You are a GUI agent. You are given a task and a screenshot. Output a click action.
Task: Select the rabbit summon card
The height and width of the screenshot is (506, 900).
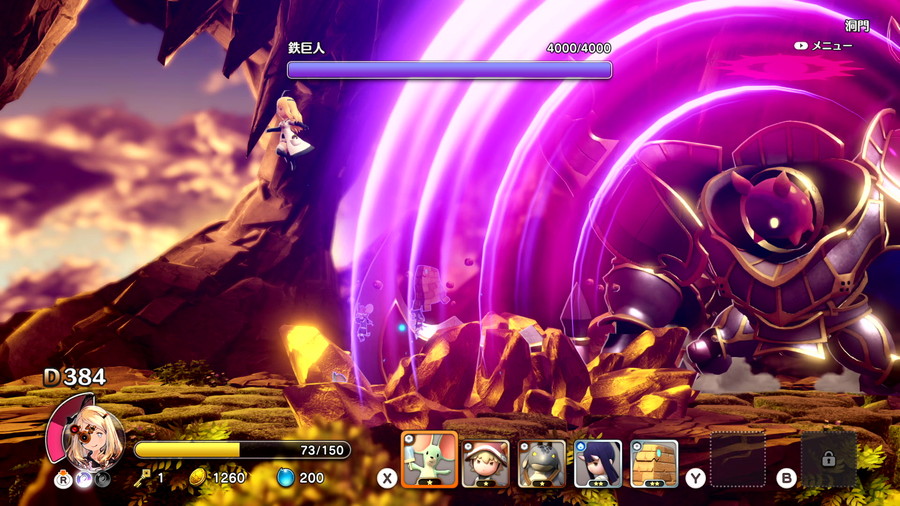click(429, 460)
